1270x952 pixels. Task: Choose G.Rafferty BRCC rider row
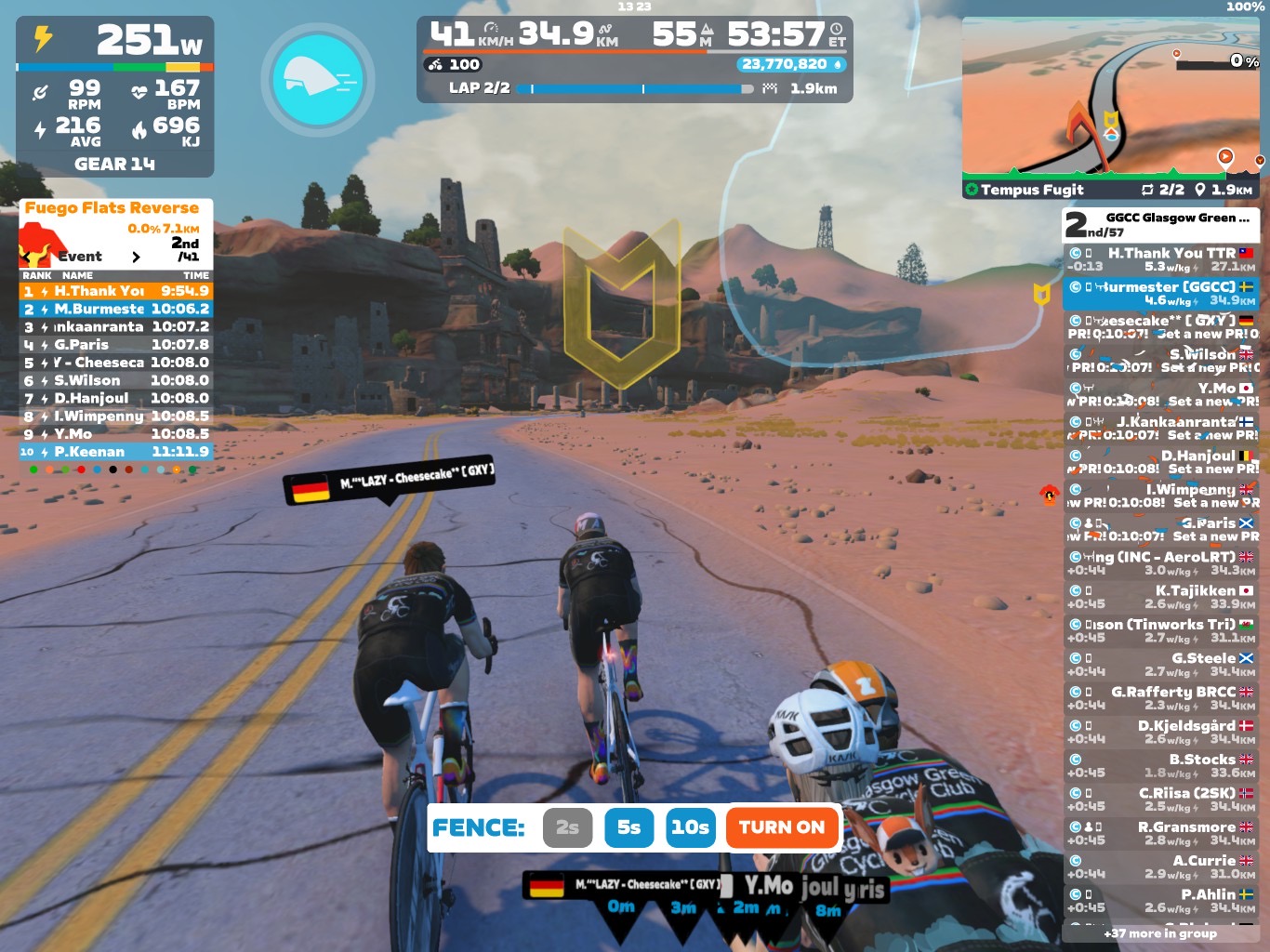[x=1161, y=698]
